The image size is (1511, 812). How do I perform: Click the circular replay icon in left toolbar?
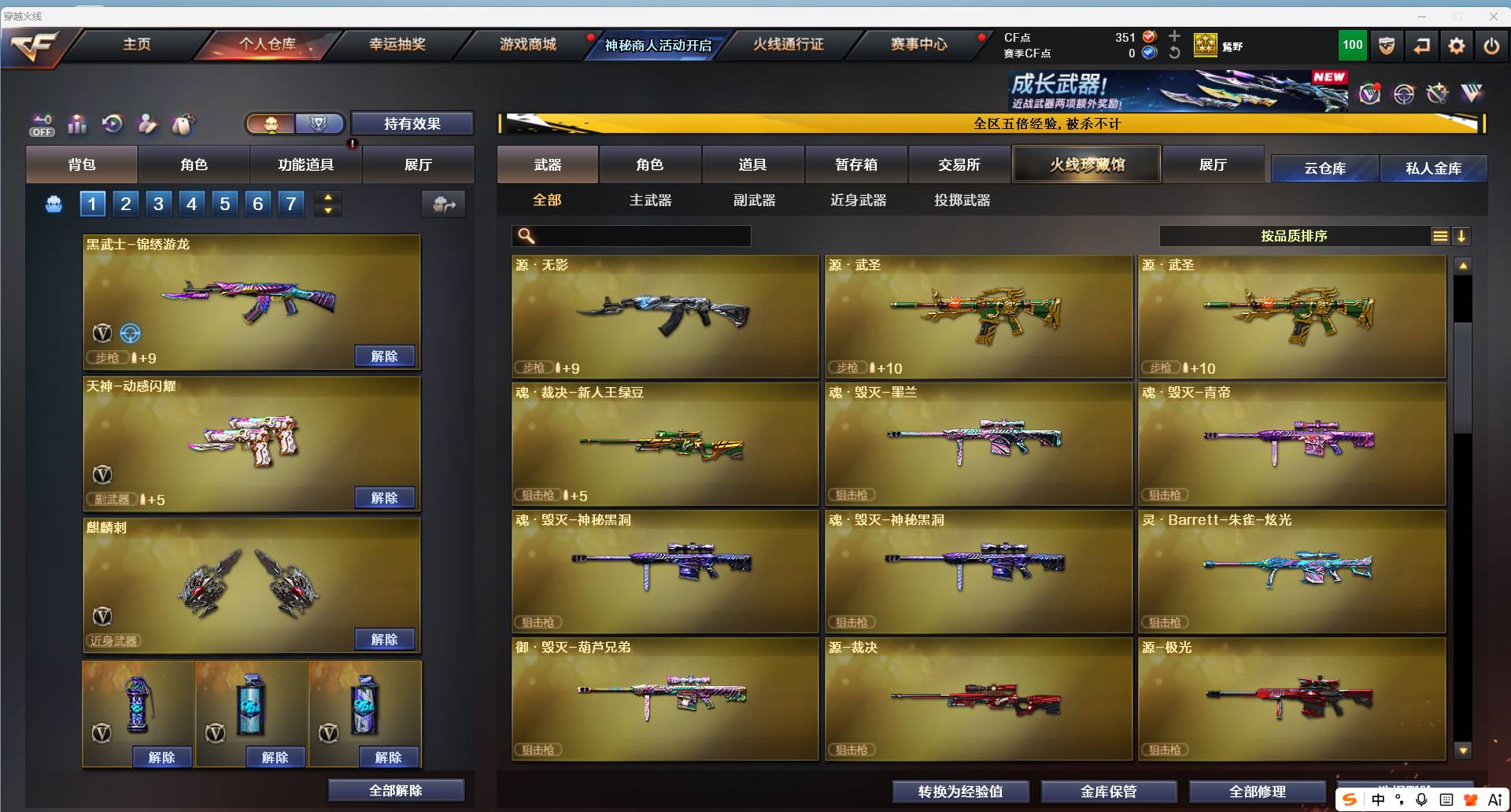coord(111,124)
